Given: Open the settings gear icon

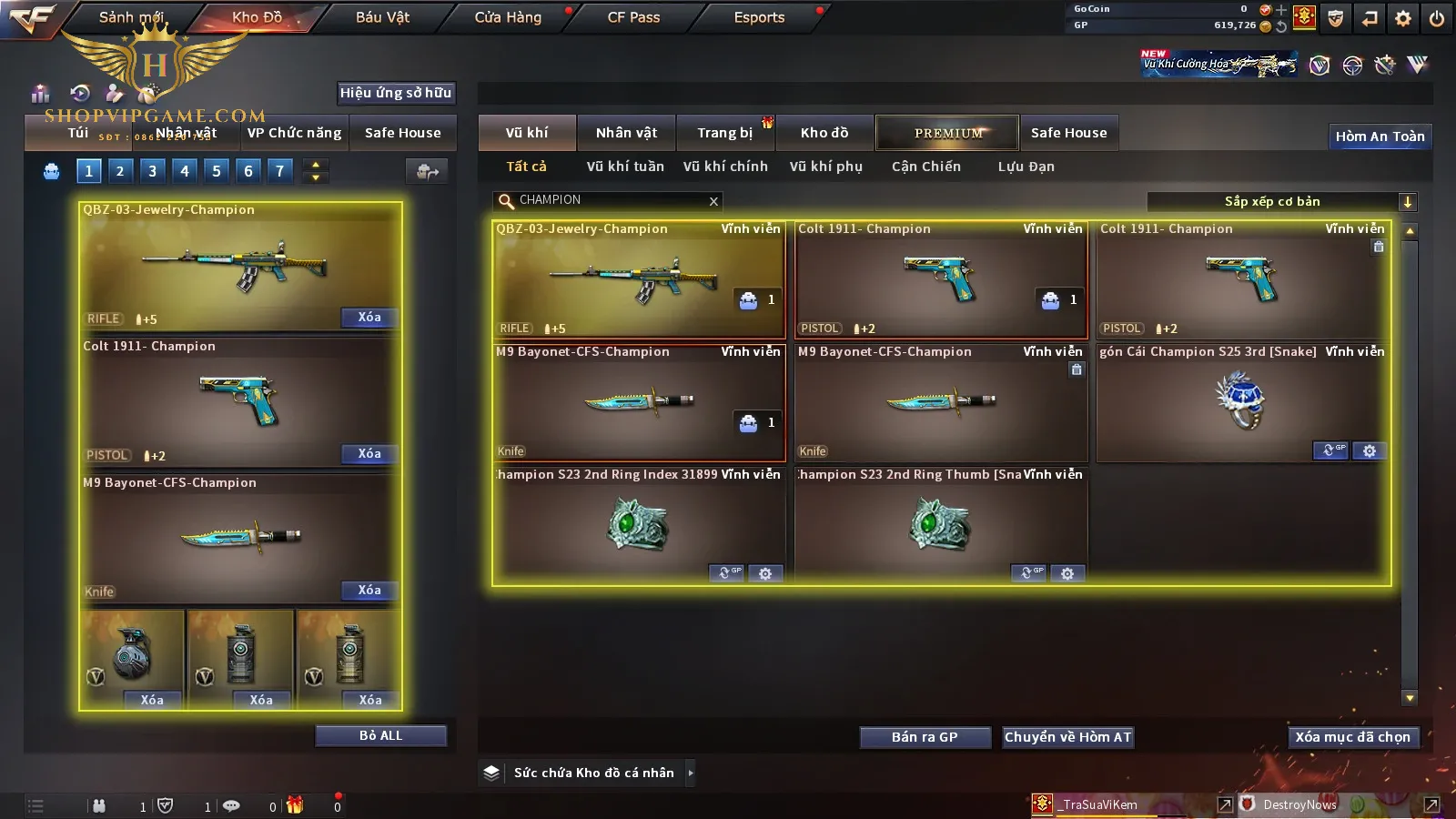Looking at the screenshot, I should (1403, 18).
